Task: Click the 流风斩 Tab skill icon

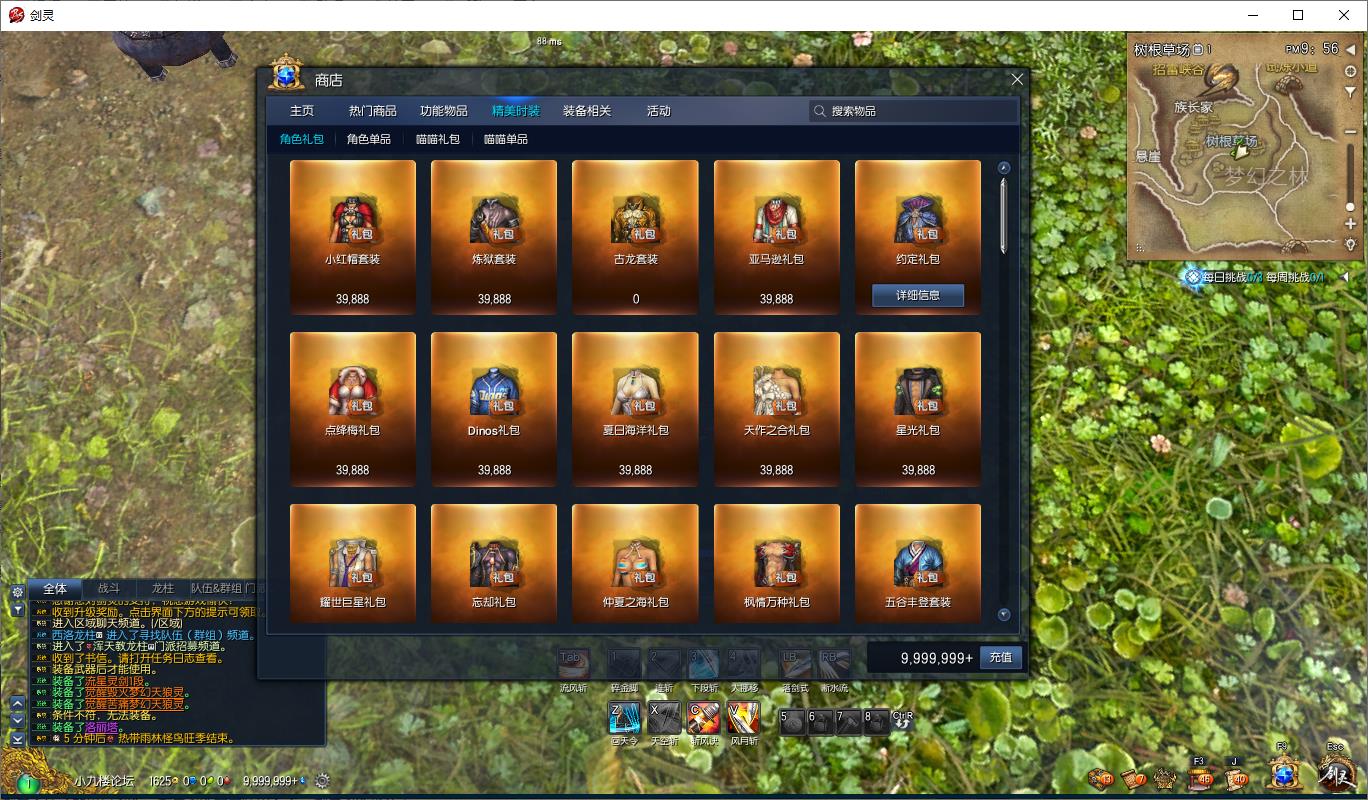Action: 574,663
